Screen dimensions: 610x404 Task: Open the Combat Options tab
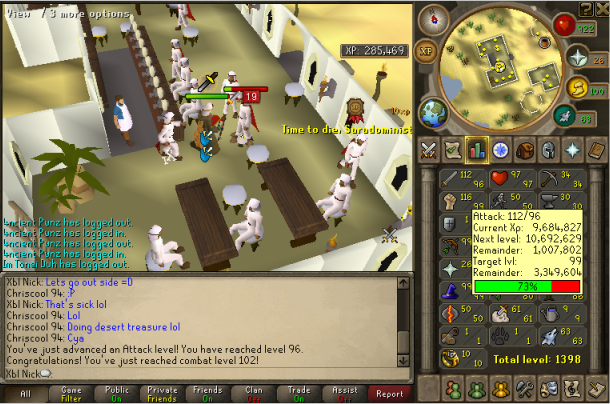point(429,150)
